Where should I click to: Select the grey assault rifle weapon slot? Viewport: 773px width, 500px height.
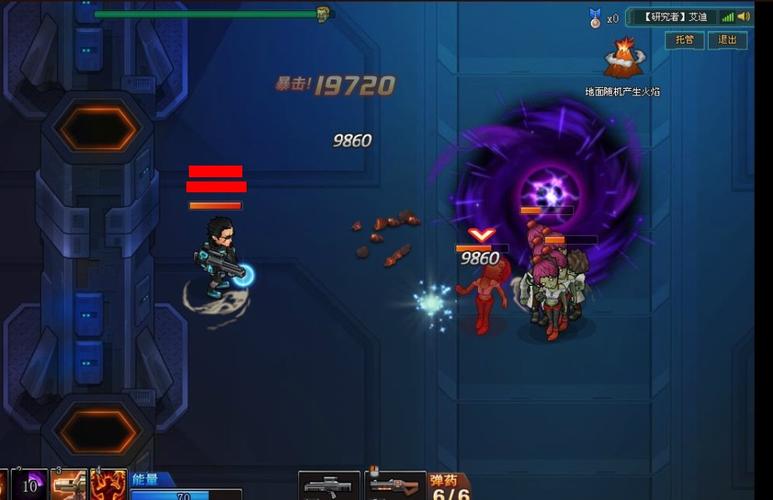tap(329, 486)
